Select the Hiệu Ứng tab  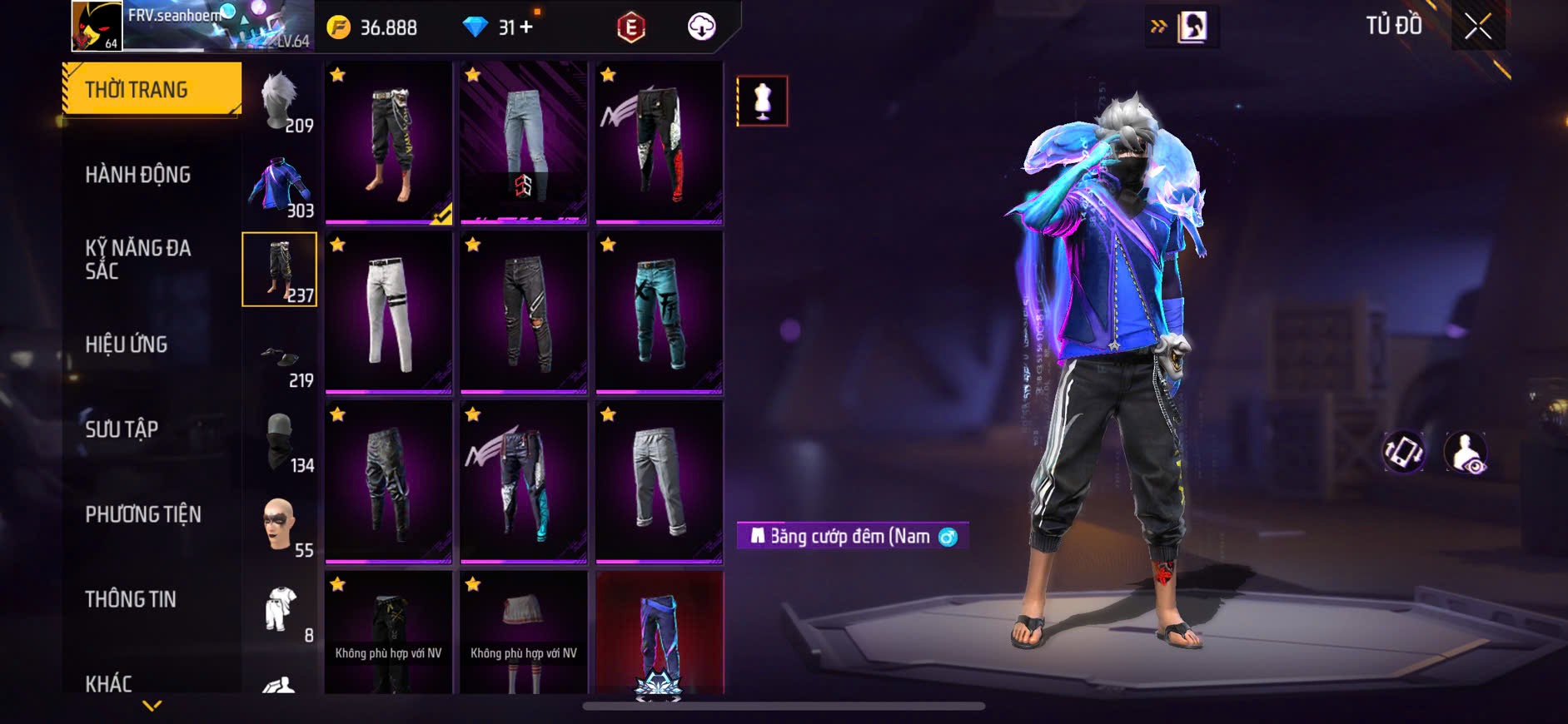(x=127, y=345)
